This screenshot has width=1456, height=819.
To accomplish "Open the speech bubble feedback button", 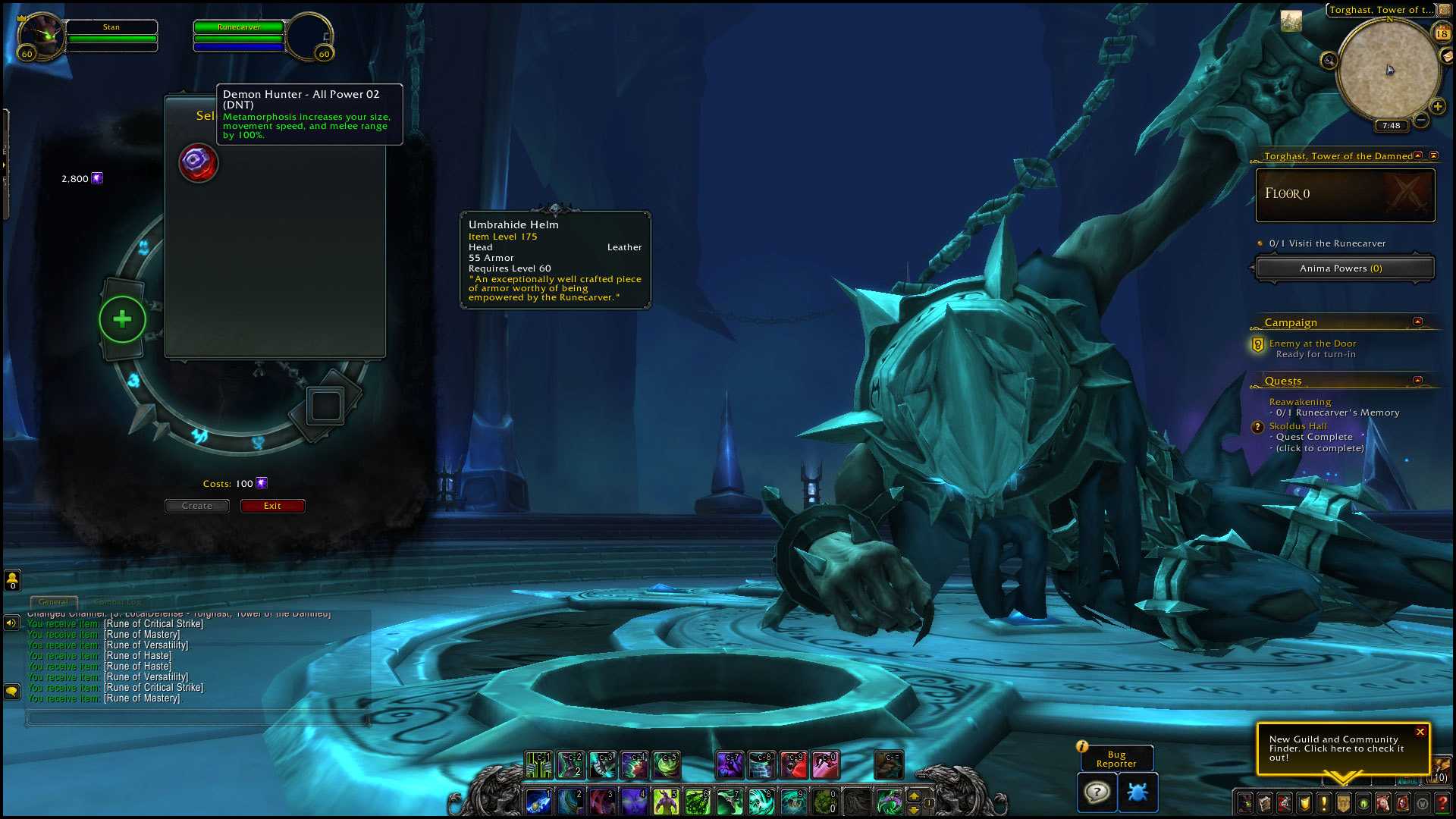I will pos(1097,792).
